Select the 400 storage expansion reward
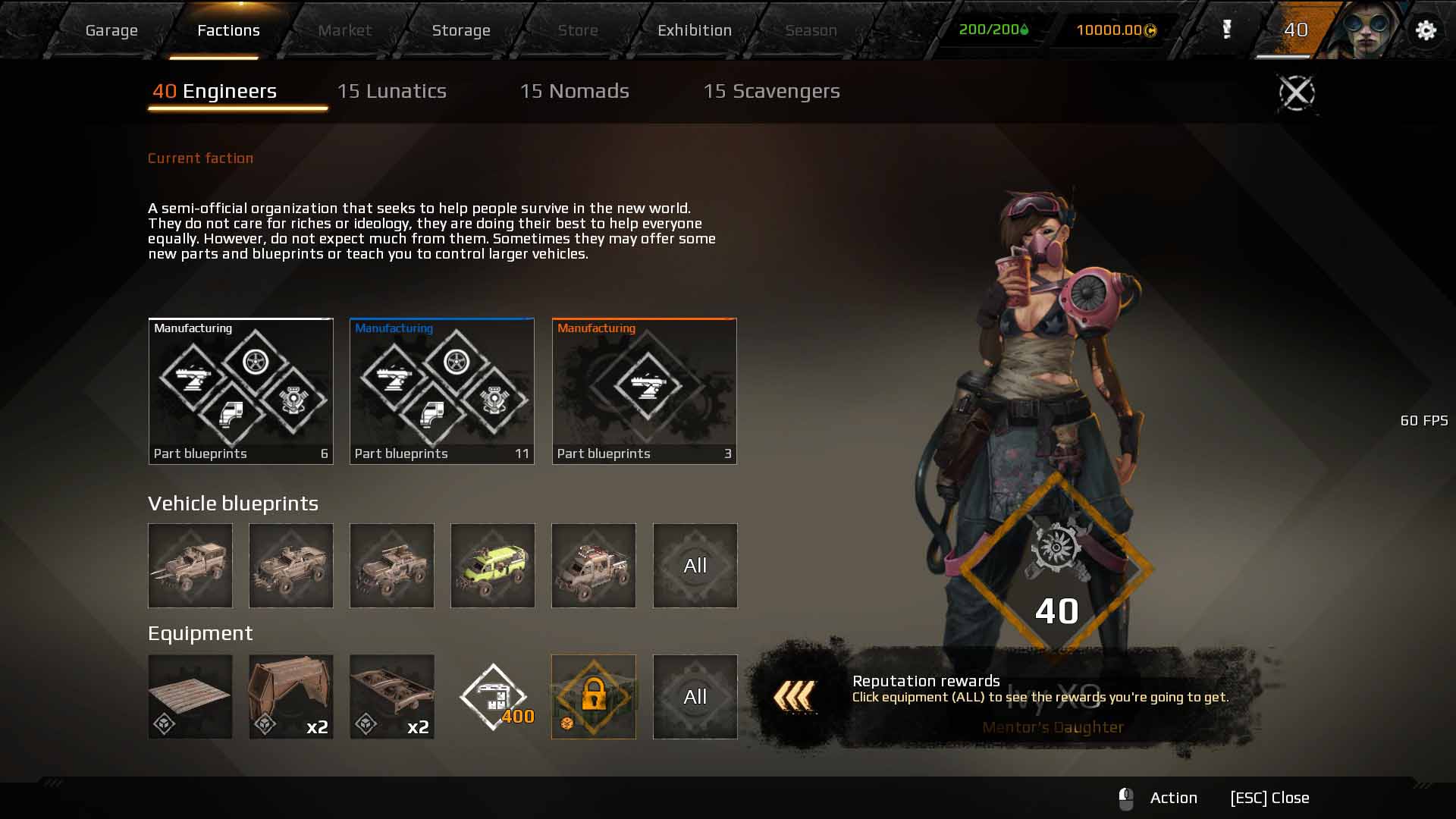 [494, 697]
